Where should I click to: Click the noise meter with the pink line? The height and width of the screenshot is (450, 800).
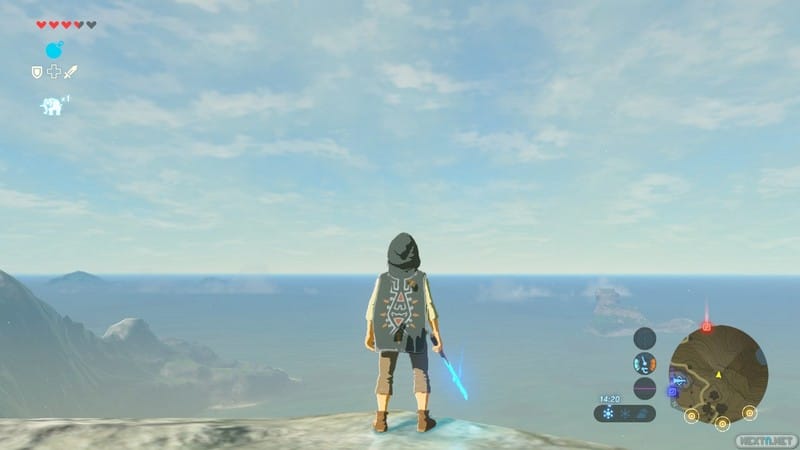(x=645, y=388)
